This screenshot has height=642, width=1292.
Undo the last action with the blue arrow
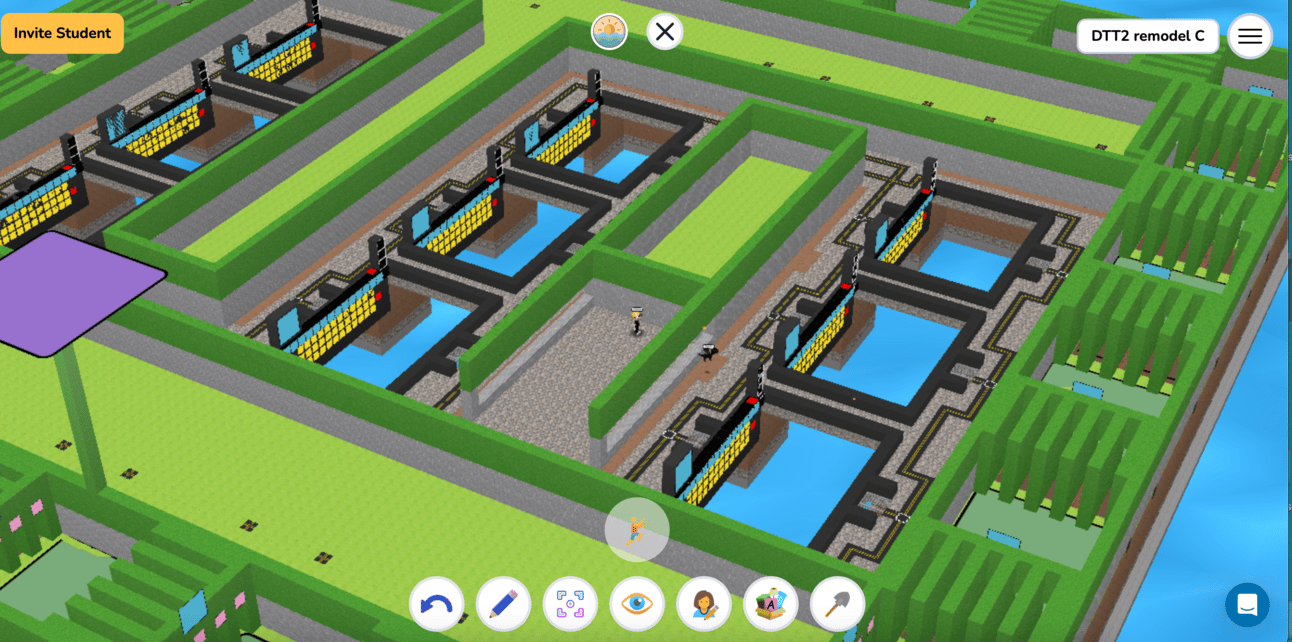coord(436,604)
